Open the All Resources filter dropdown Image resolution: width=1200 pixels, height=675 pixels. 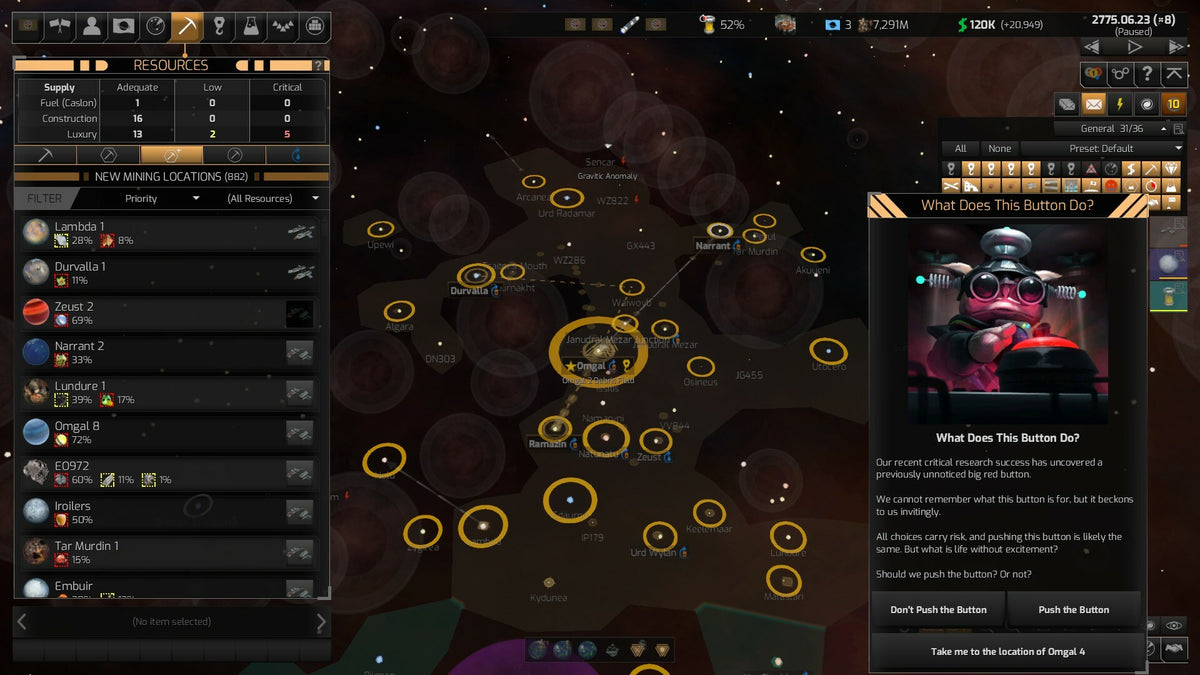273,198
